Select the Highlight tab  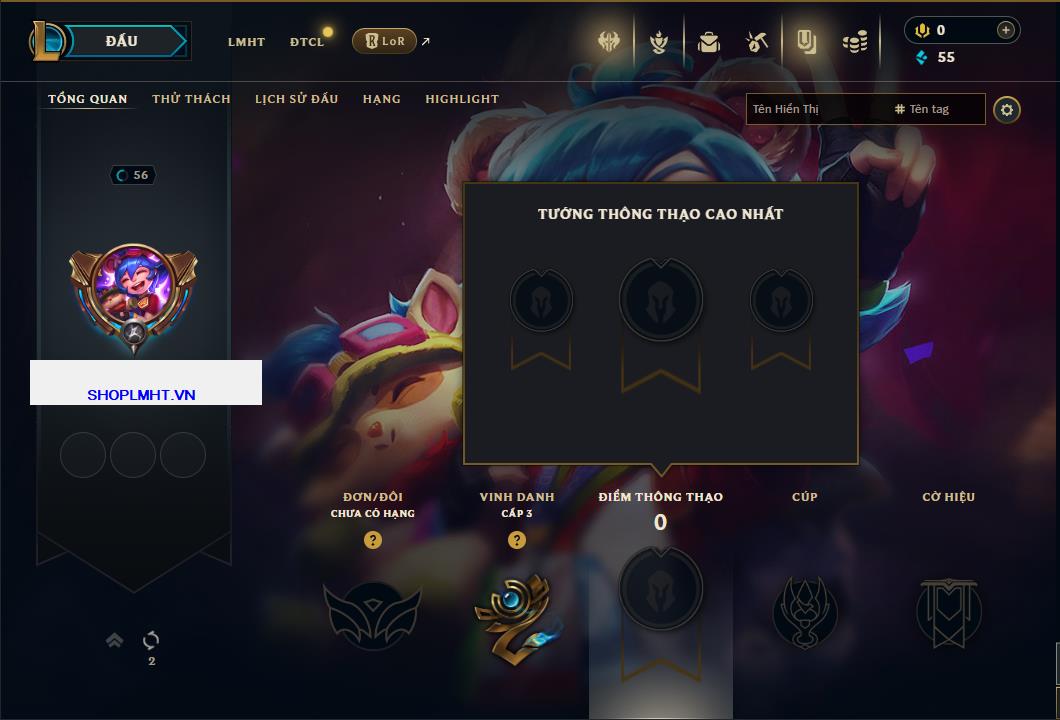(462, 99)
